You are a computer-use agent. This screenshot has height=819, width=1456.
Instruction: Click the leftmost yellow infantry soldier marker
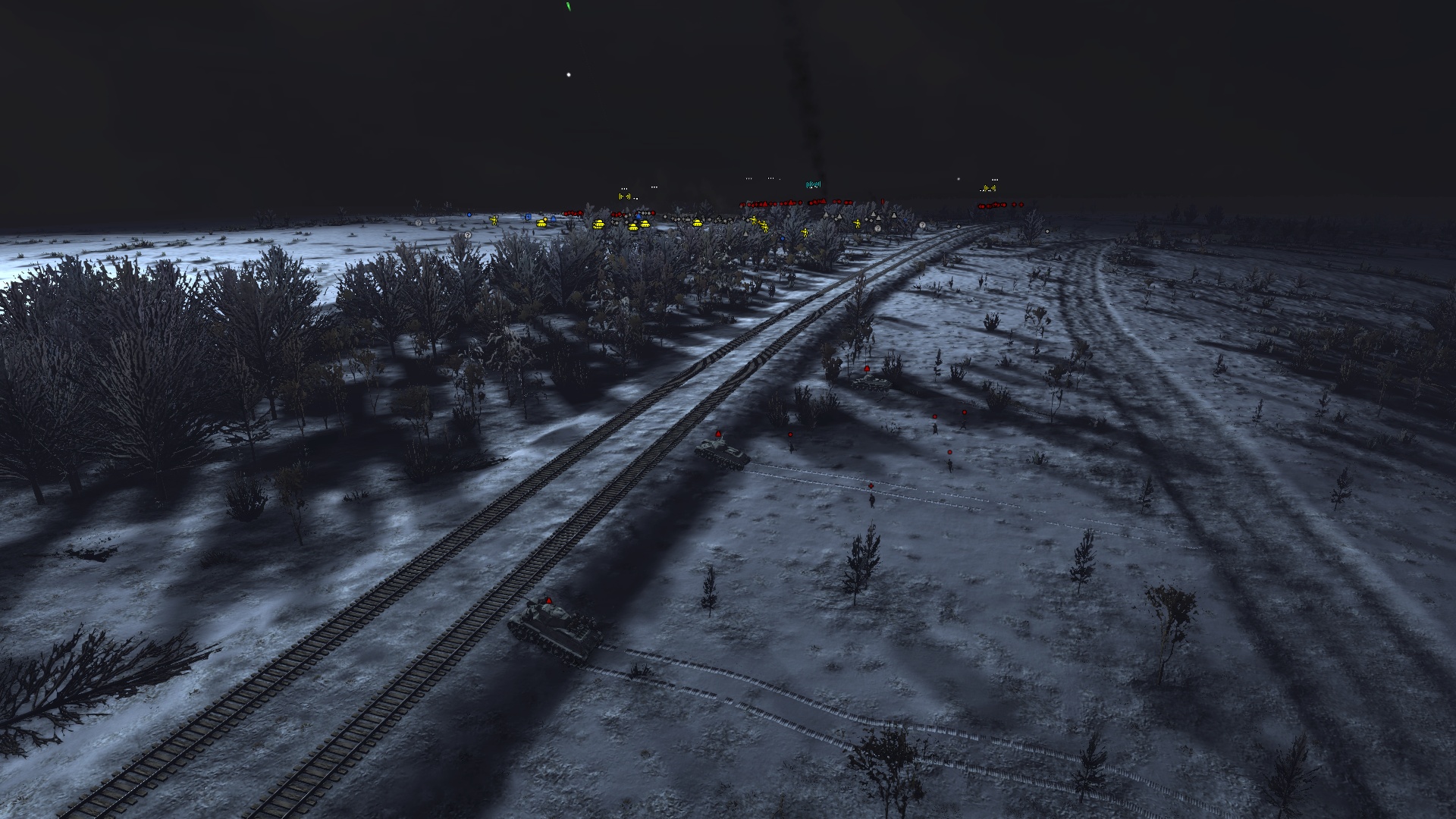[x=494, y=220]
